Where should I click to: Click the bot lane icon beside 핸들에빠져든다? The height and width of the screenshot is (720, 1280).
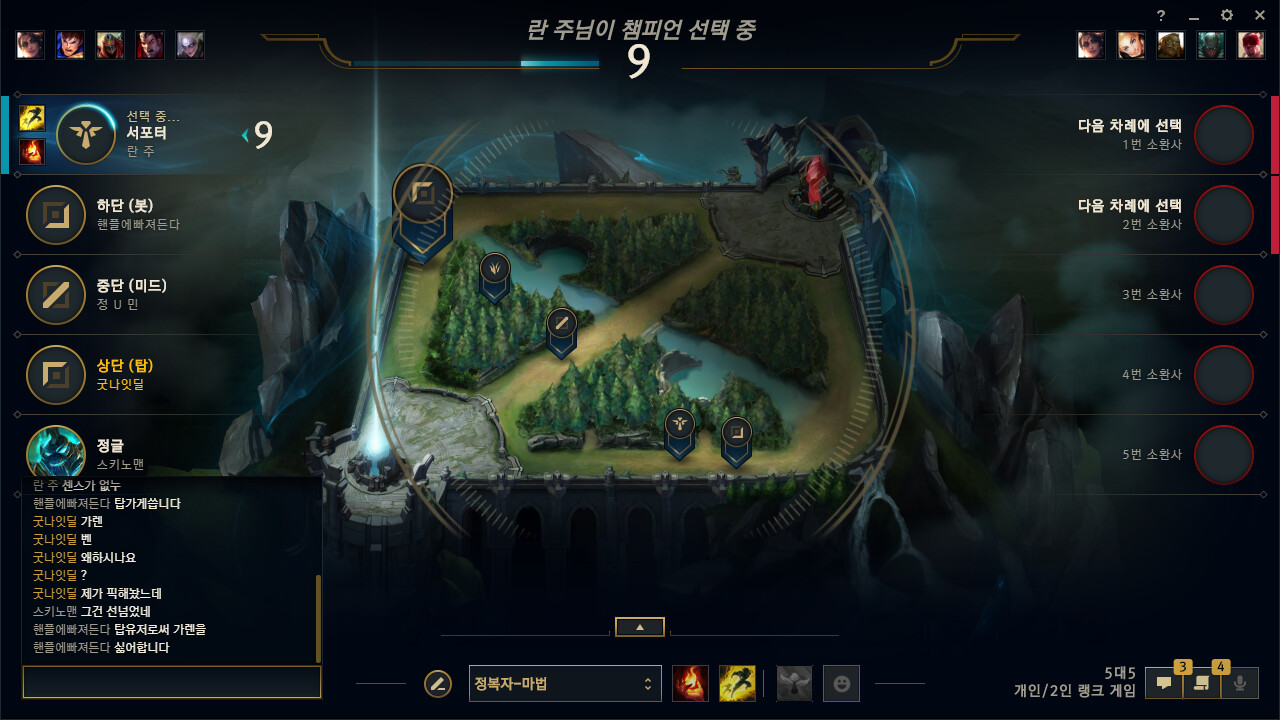(56, 215)
